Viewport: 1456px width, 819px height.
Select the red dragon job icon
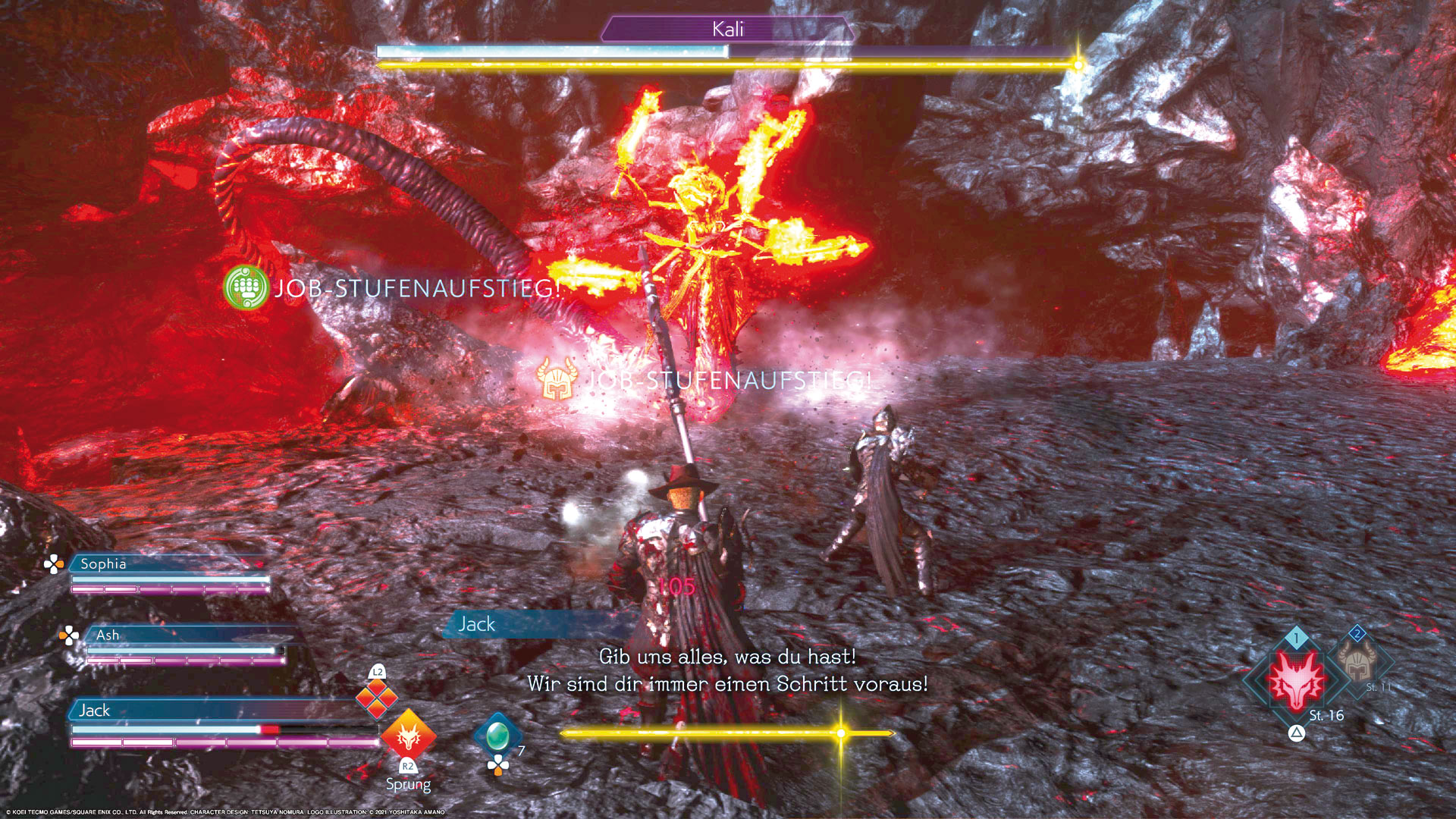(x=1297, y=679)
